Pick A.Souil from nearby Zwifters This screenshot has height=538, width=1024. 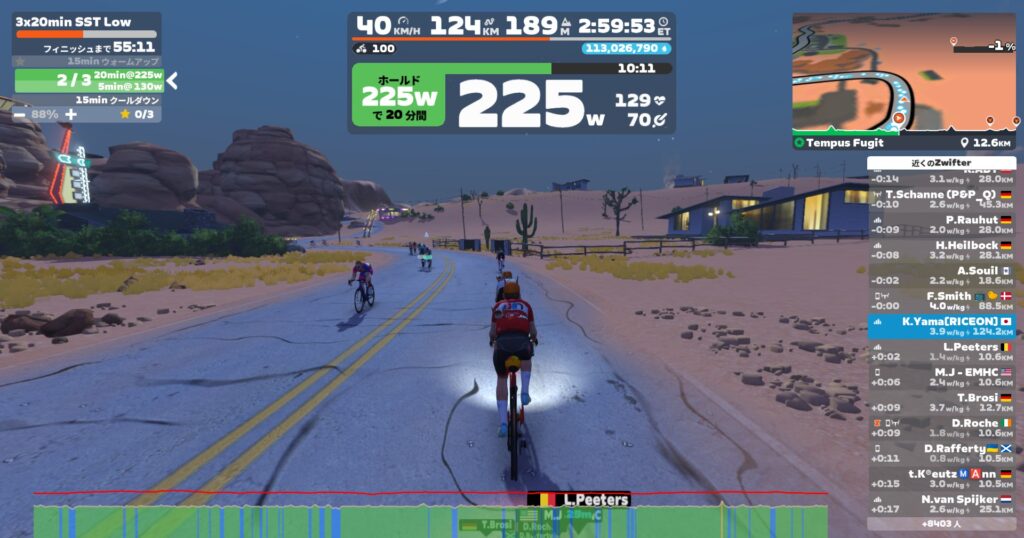point(941,276)
